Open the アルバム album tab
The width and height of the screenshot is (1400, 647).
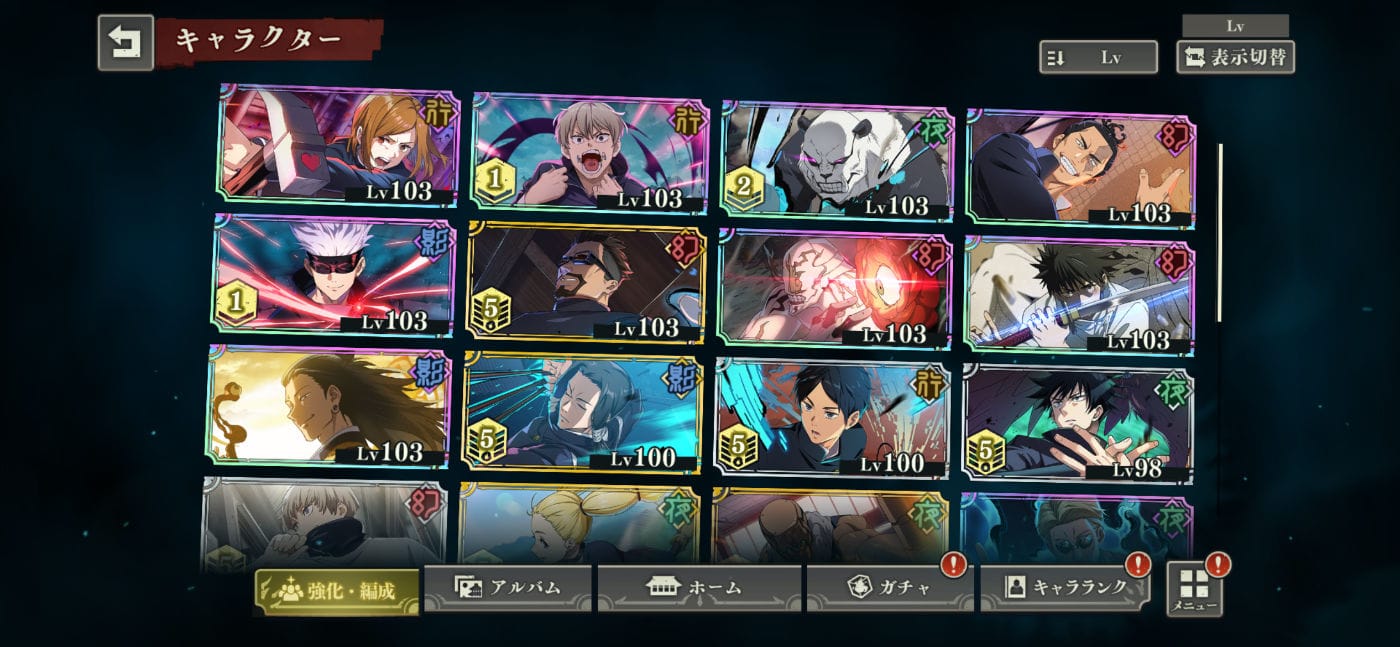tap(508, 587)
